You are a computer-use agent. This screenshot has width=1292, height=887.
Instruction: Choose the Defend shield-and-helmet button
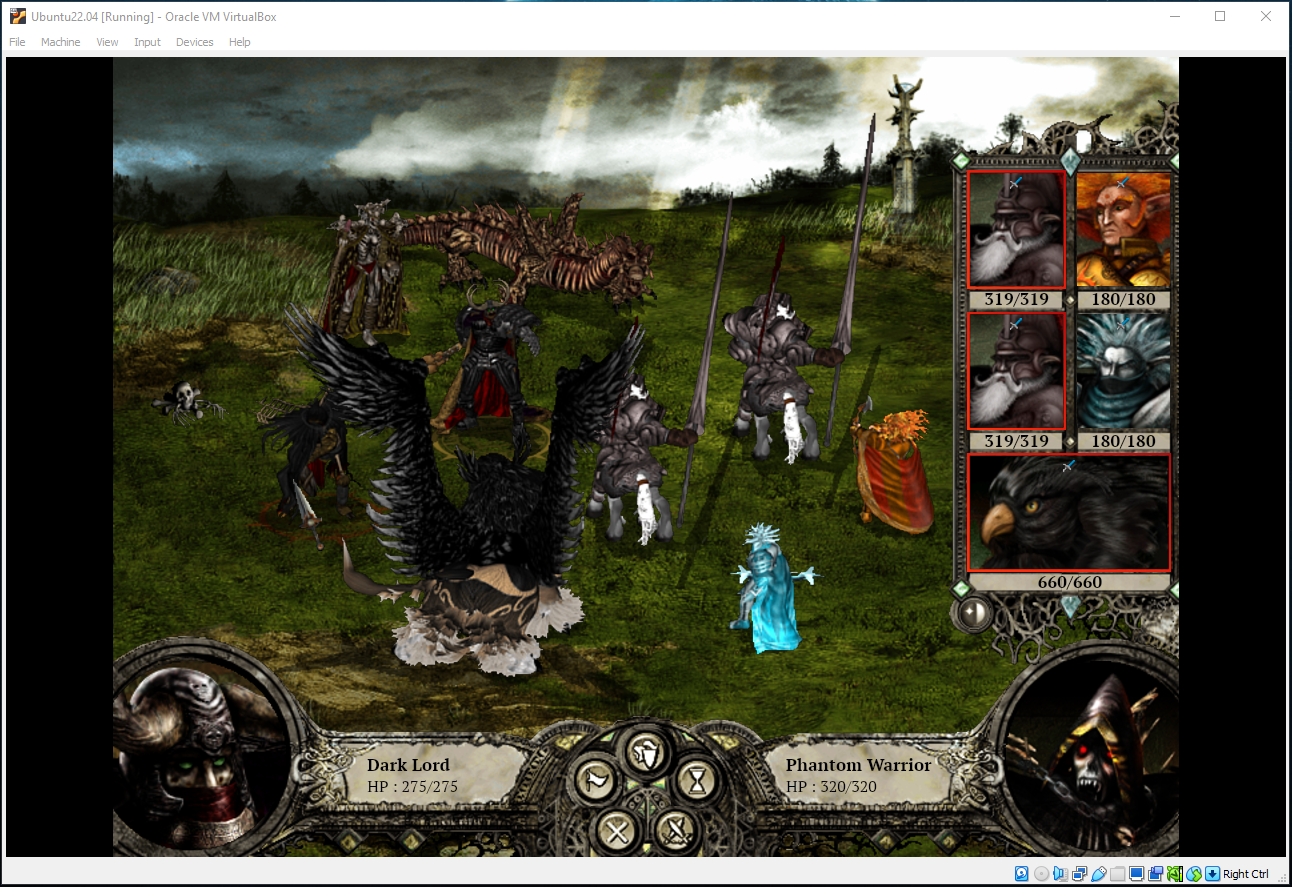[647, 750]
